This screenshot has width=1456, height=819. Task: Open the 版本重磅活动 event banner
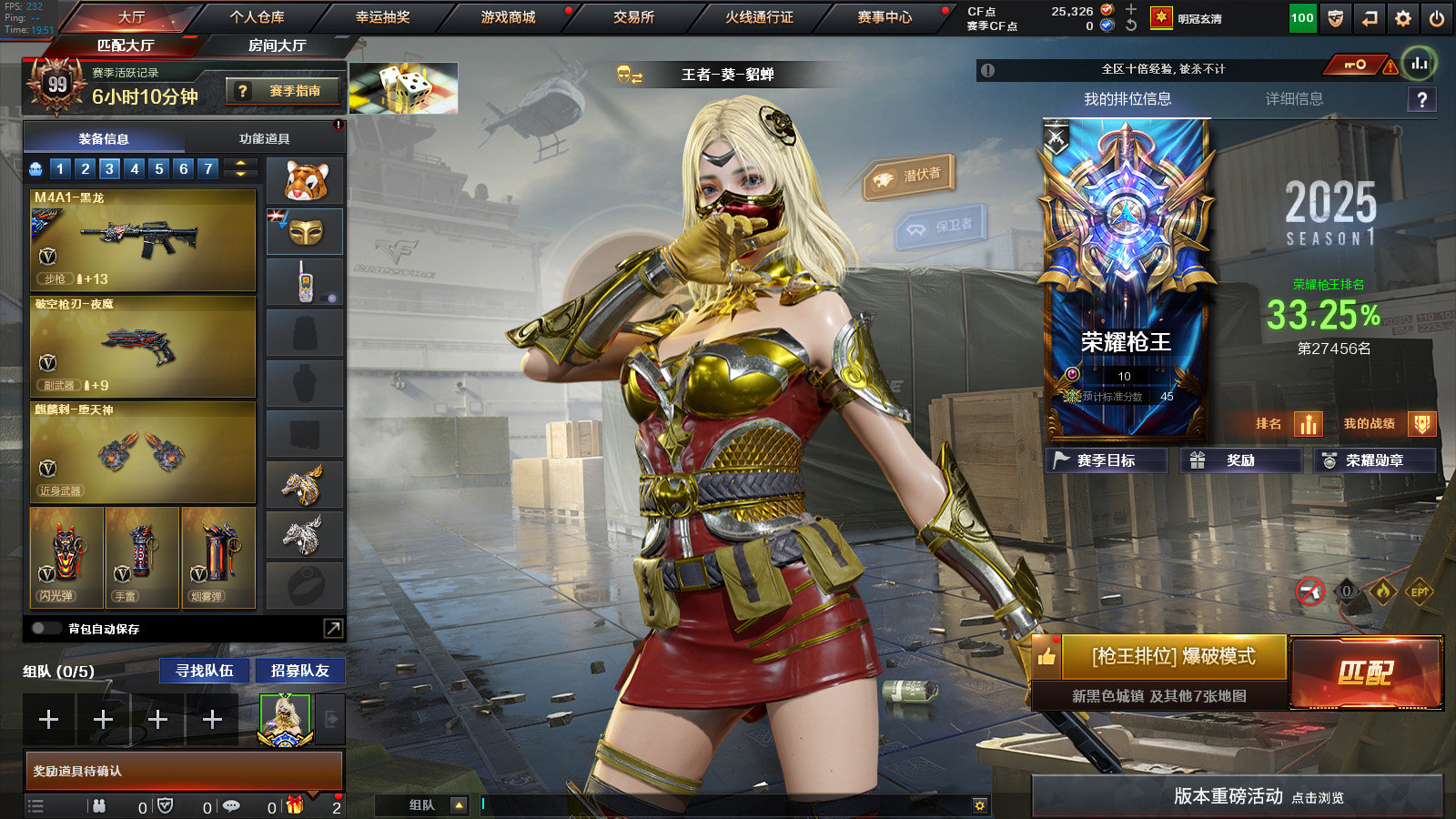1238,796
